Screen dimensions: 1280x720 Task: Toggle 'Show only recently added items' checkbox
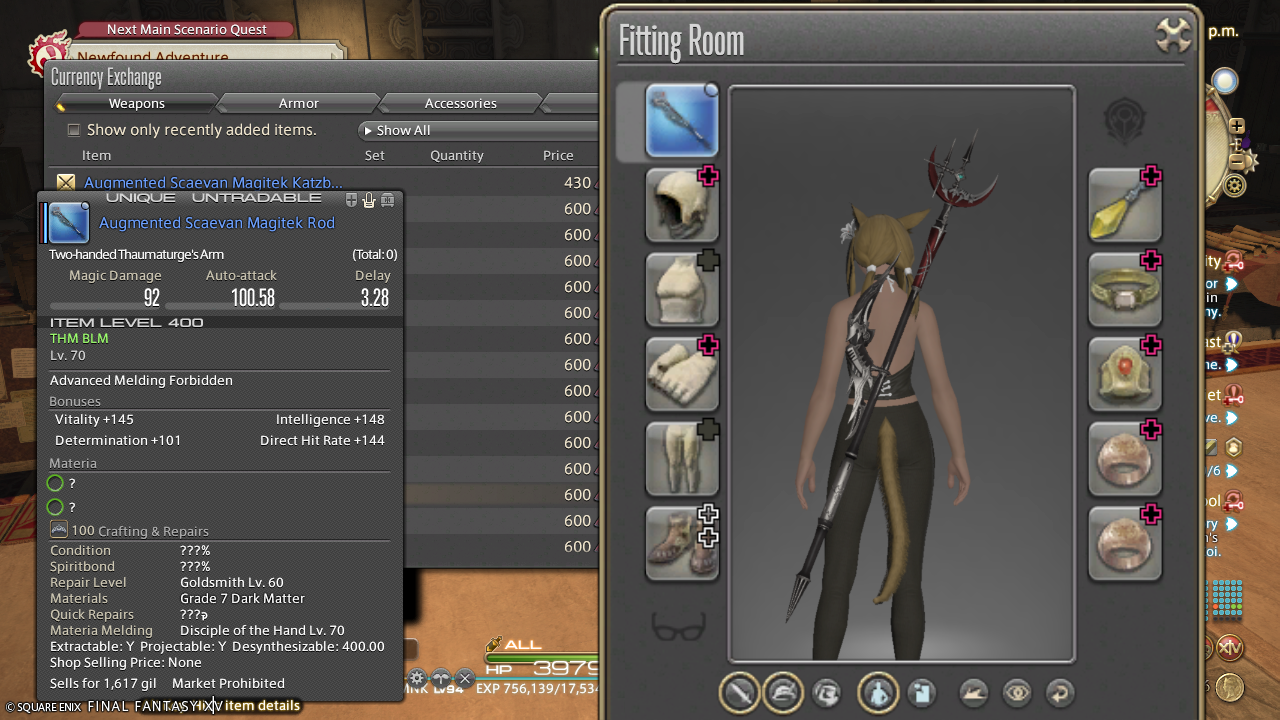[73, 130]
